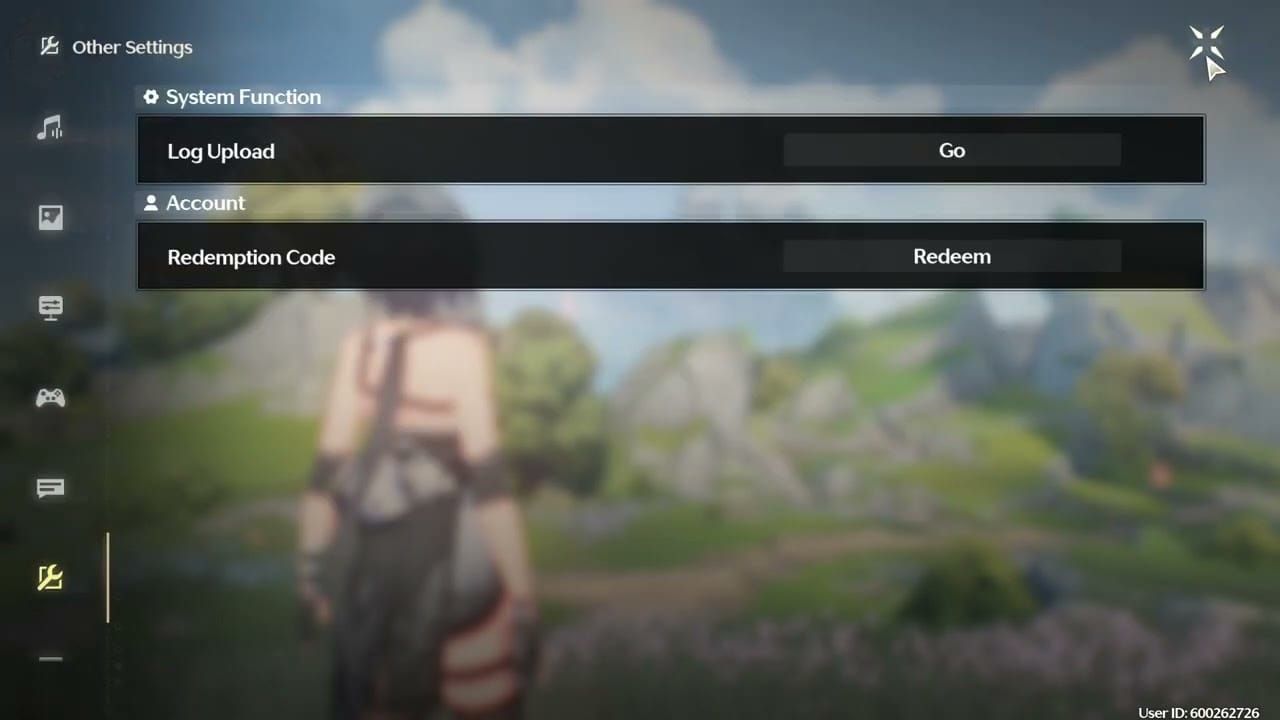
Task: Close settings with the star icon
Action: point(1207,43)
